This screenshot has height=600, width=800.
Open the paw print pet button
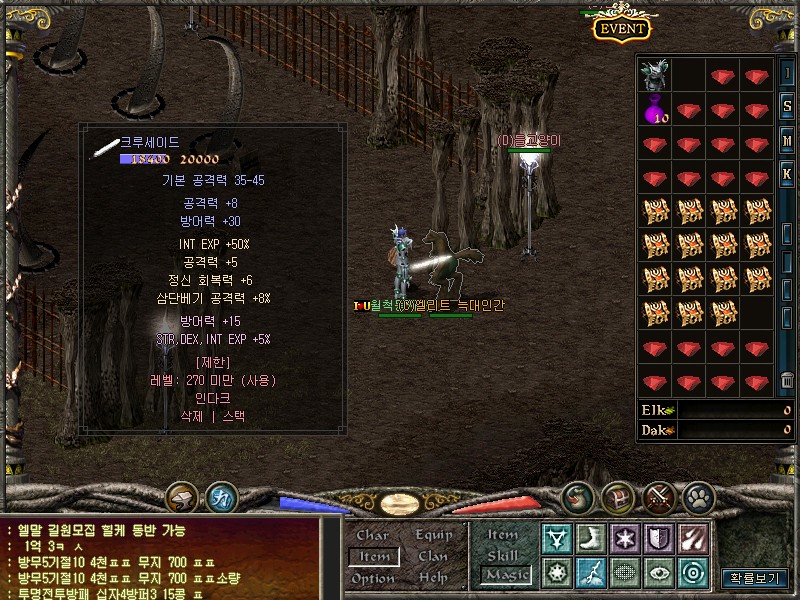click(697, 497)
